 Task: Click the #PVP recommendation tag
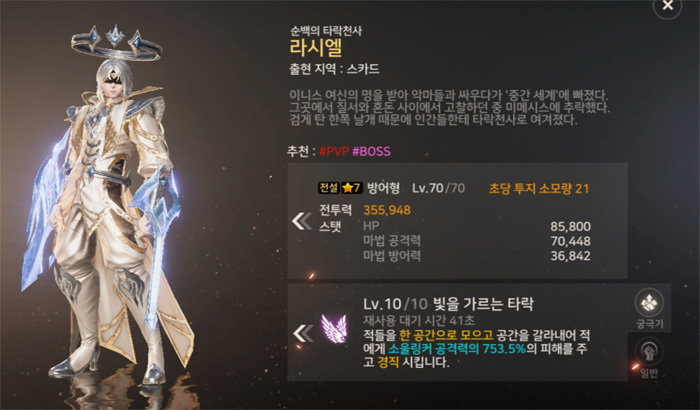tap(335, 151)
